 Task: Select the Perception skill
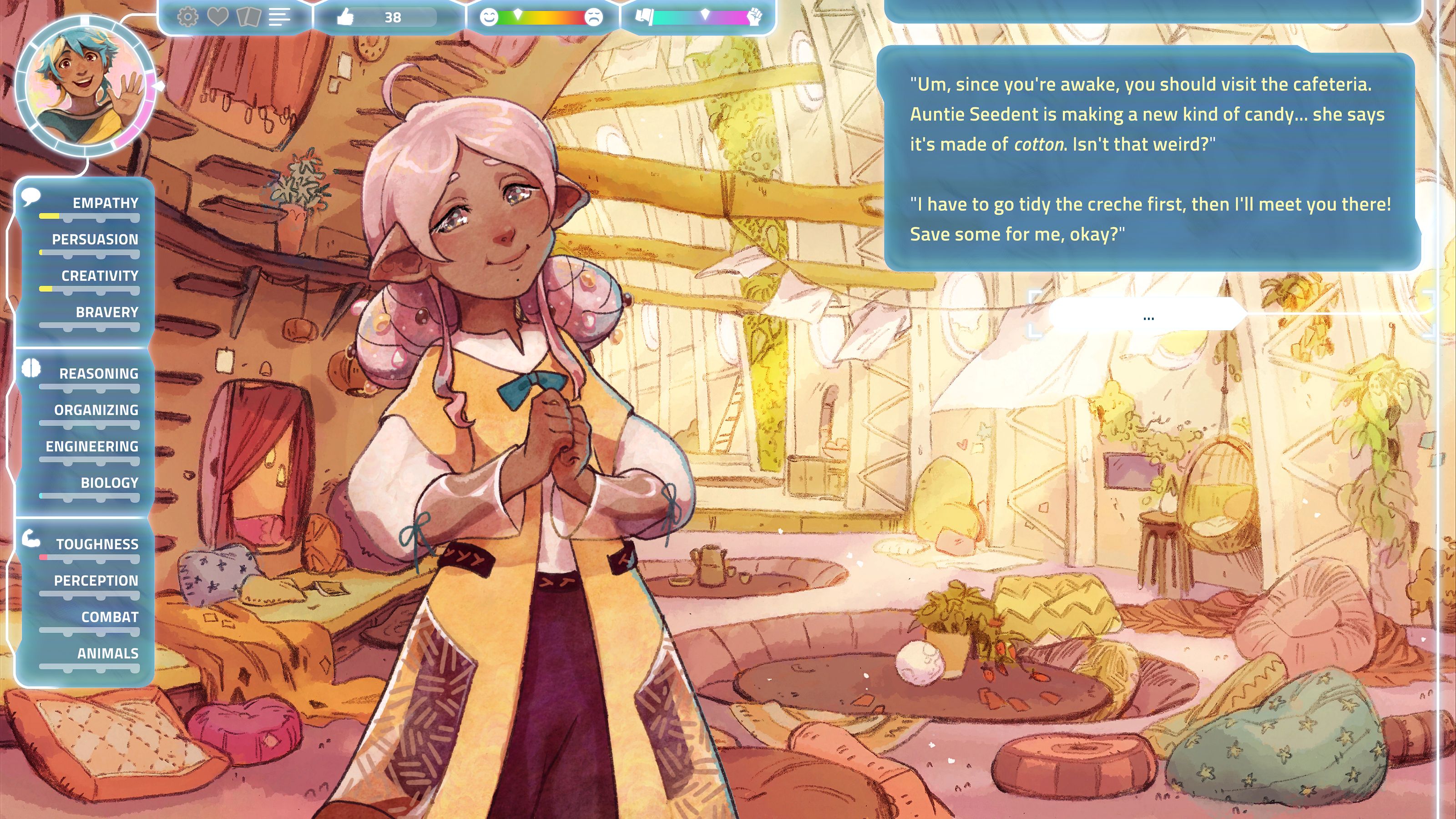96,581
